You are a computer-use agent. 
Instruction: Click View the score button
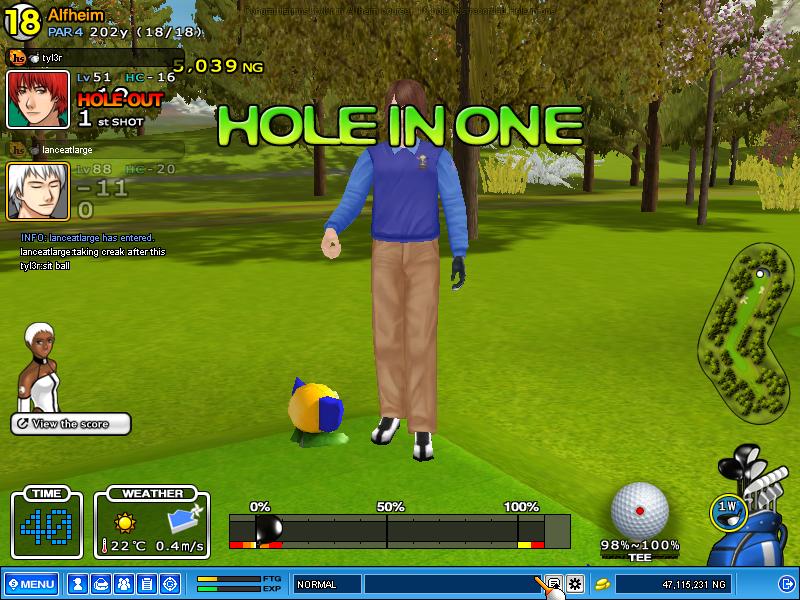click(71, 424)
